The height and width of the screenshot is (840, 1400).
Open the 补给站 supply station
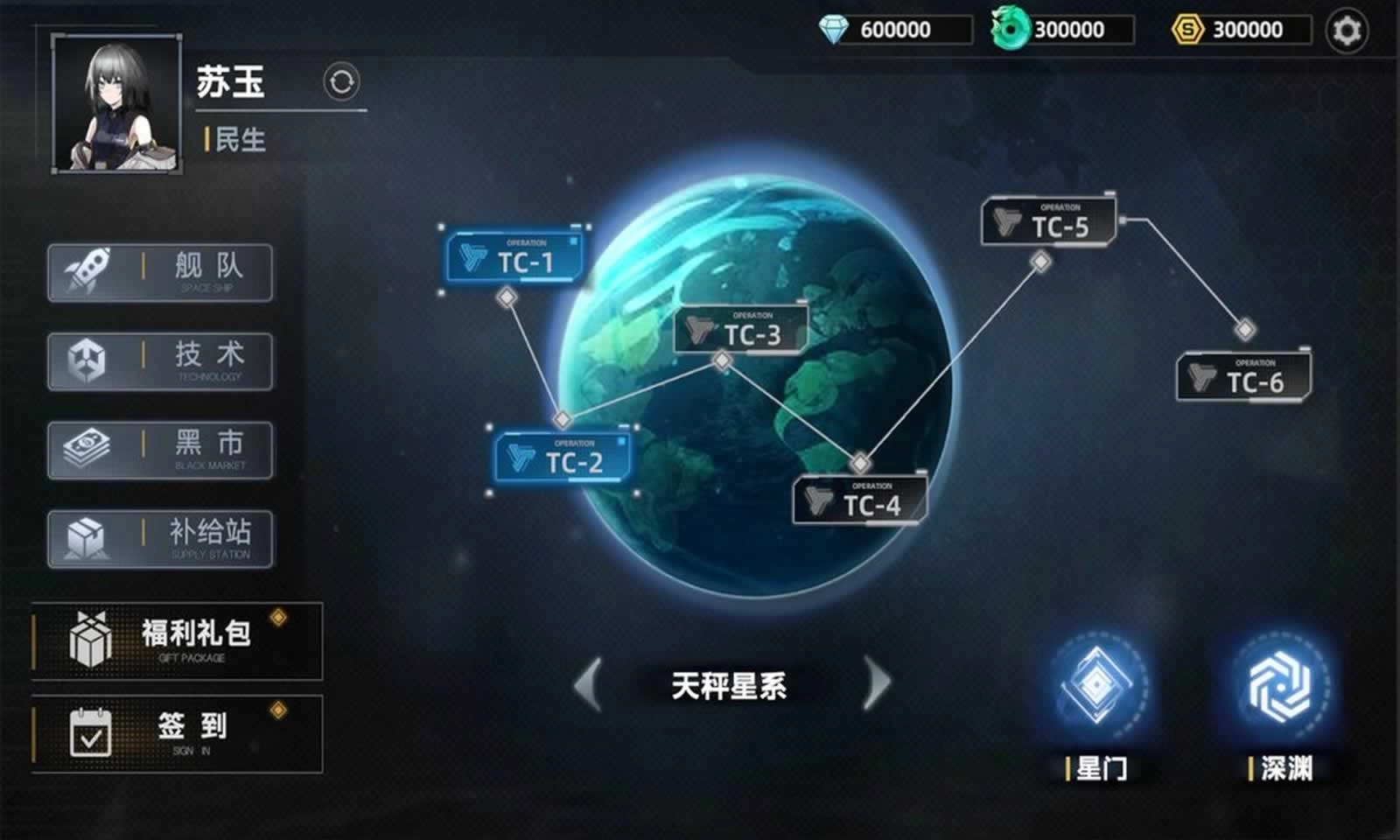coord(160,539)
